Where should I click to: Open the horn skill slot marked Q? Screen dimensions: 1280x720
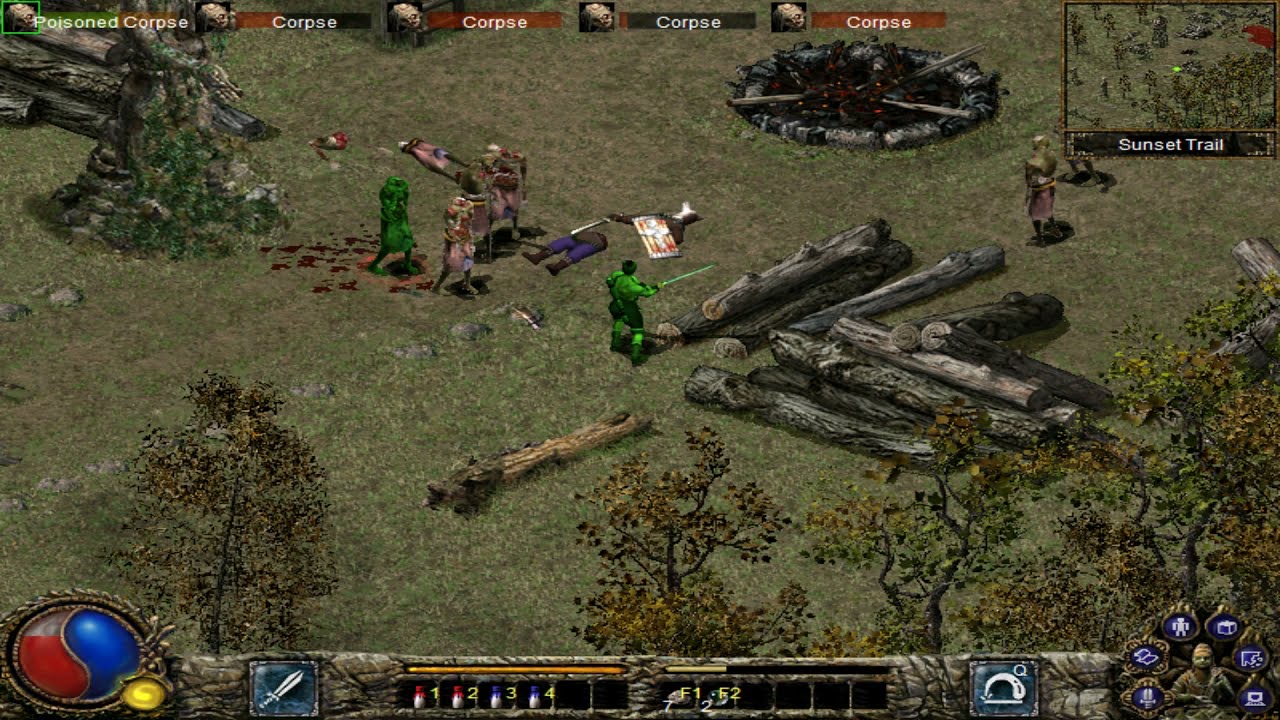pos(1003,687)
